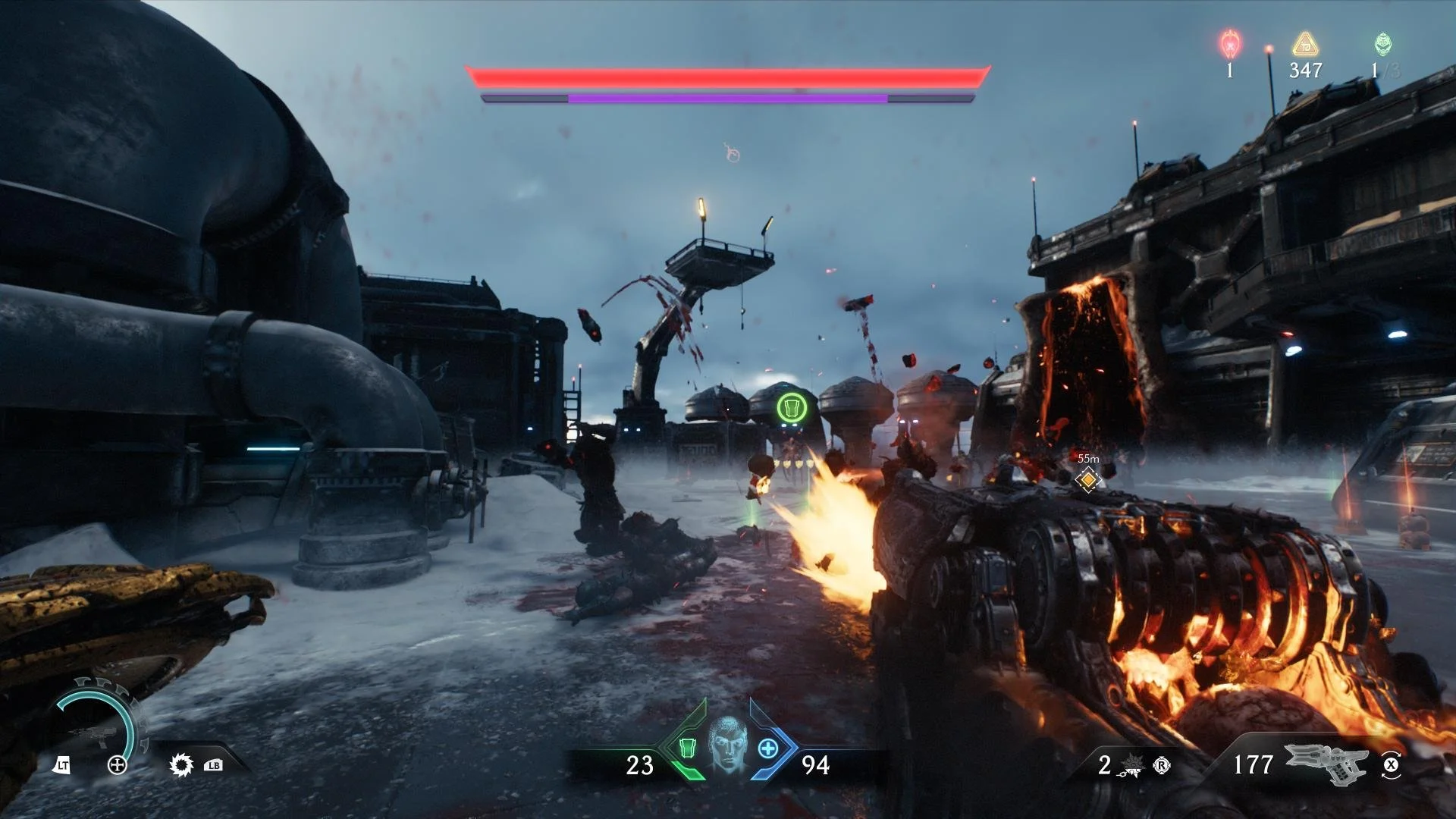Image resolution: width=1456 pixels, height=819 pixels.
Task: Click the red demonic skull counter icon
Action: tap(1229, 44)
